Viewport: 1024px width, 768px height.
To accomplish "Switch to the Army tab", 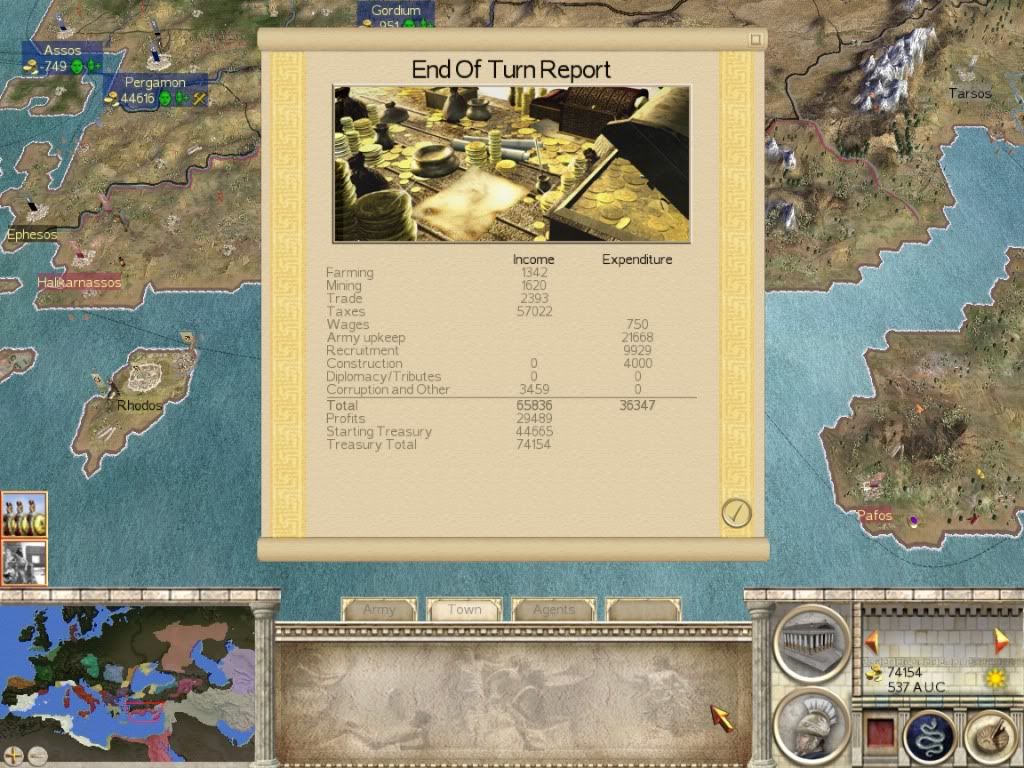I will [379, 610].
